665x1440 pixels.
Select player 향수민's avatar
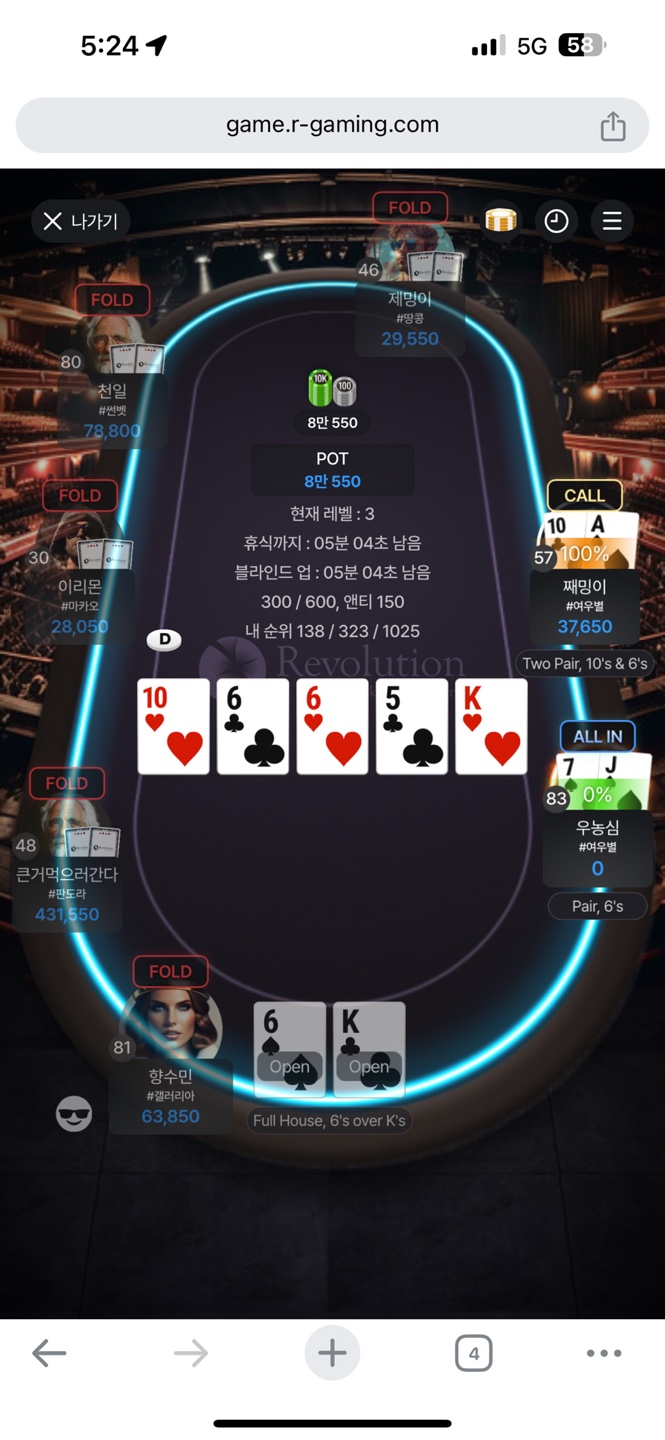tap(170, 1022)
